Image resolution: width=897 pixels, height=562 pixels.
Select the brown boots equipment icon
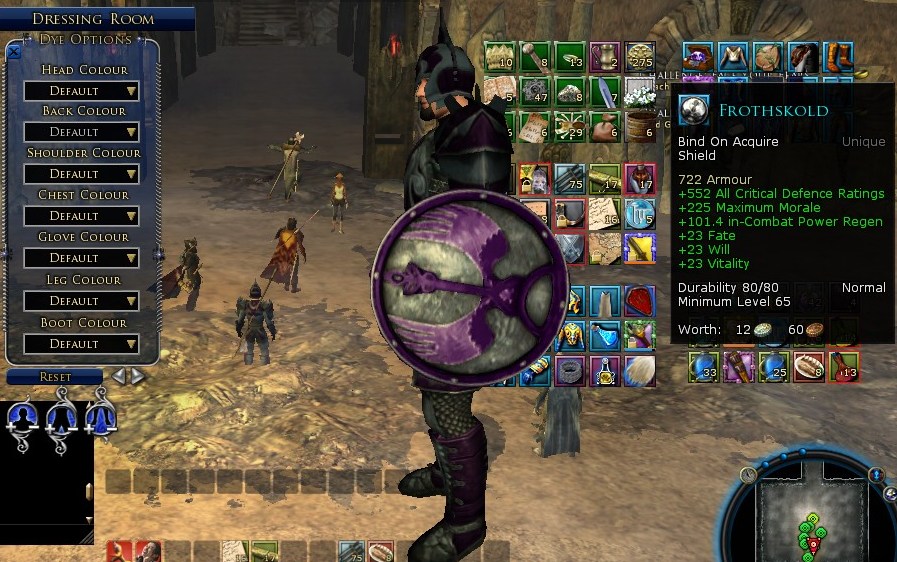point(838,57)
